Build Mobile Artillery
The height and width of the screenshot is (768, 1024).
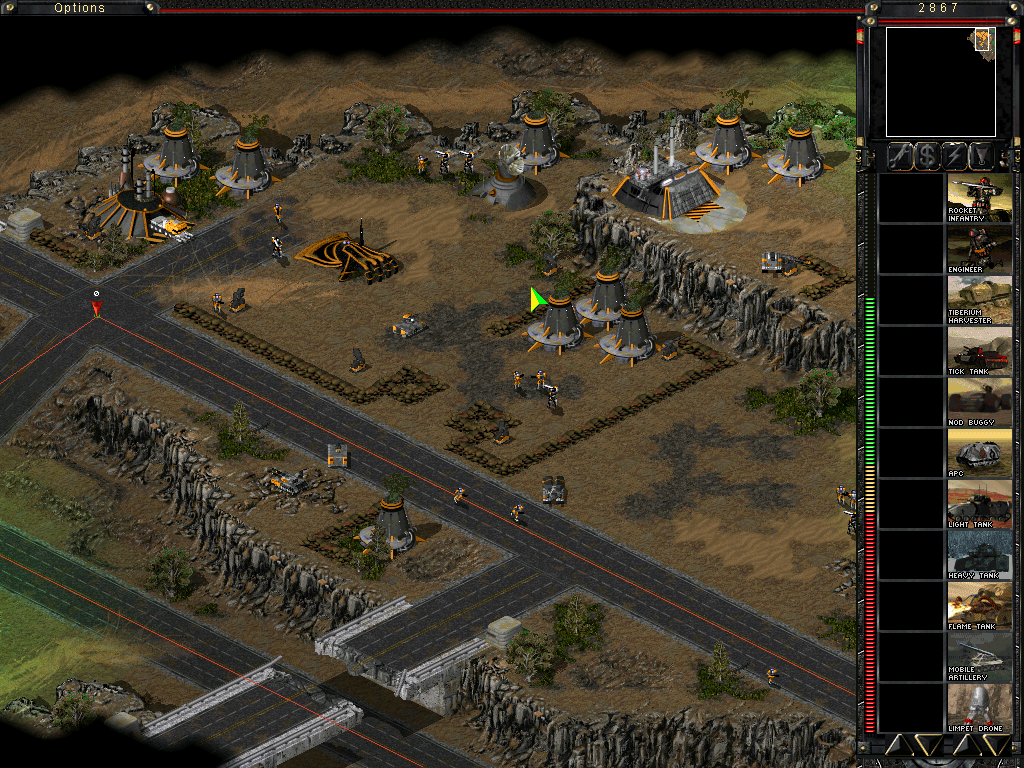(x=980, y=657)
